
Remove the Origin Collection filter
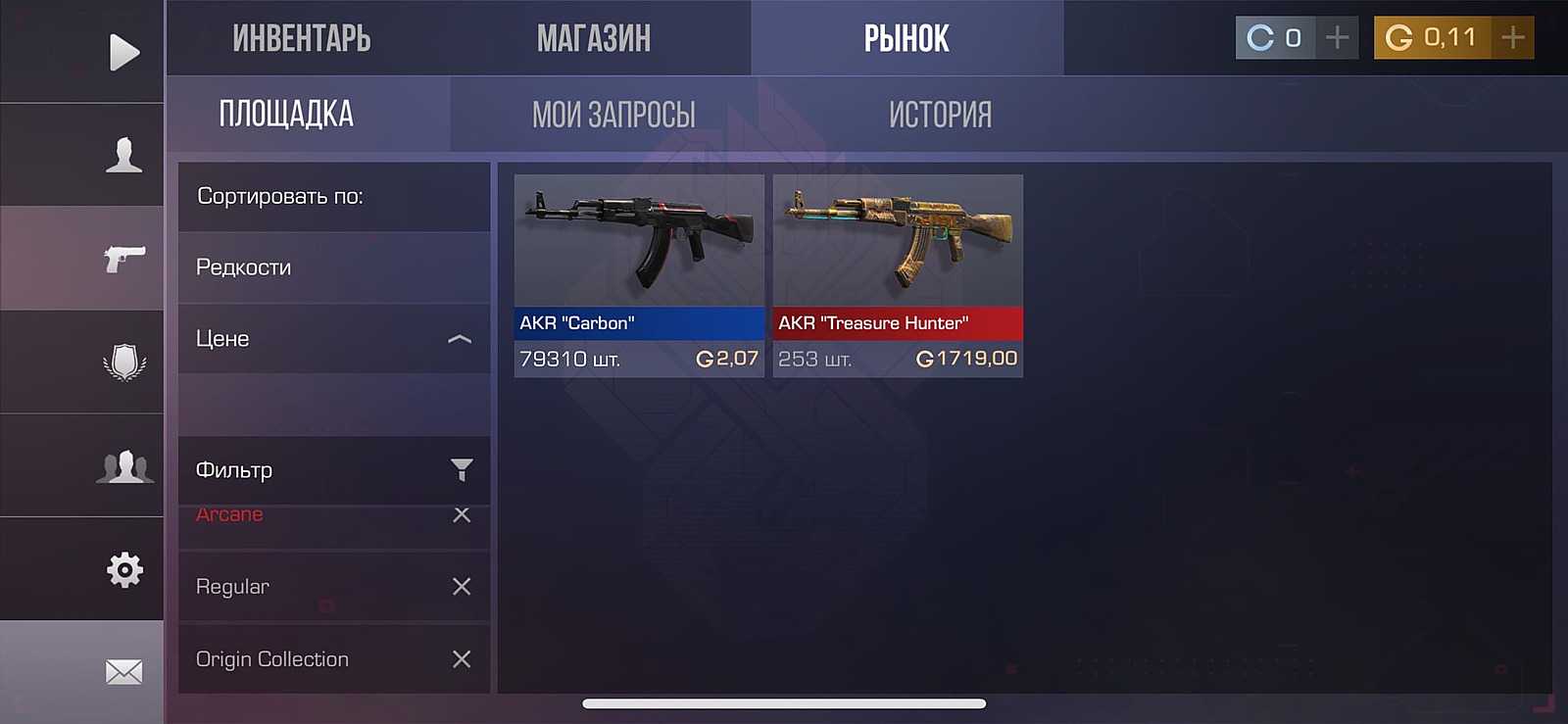[462, 659]
